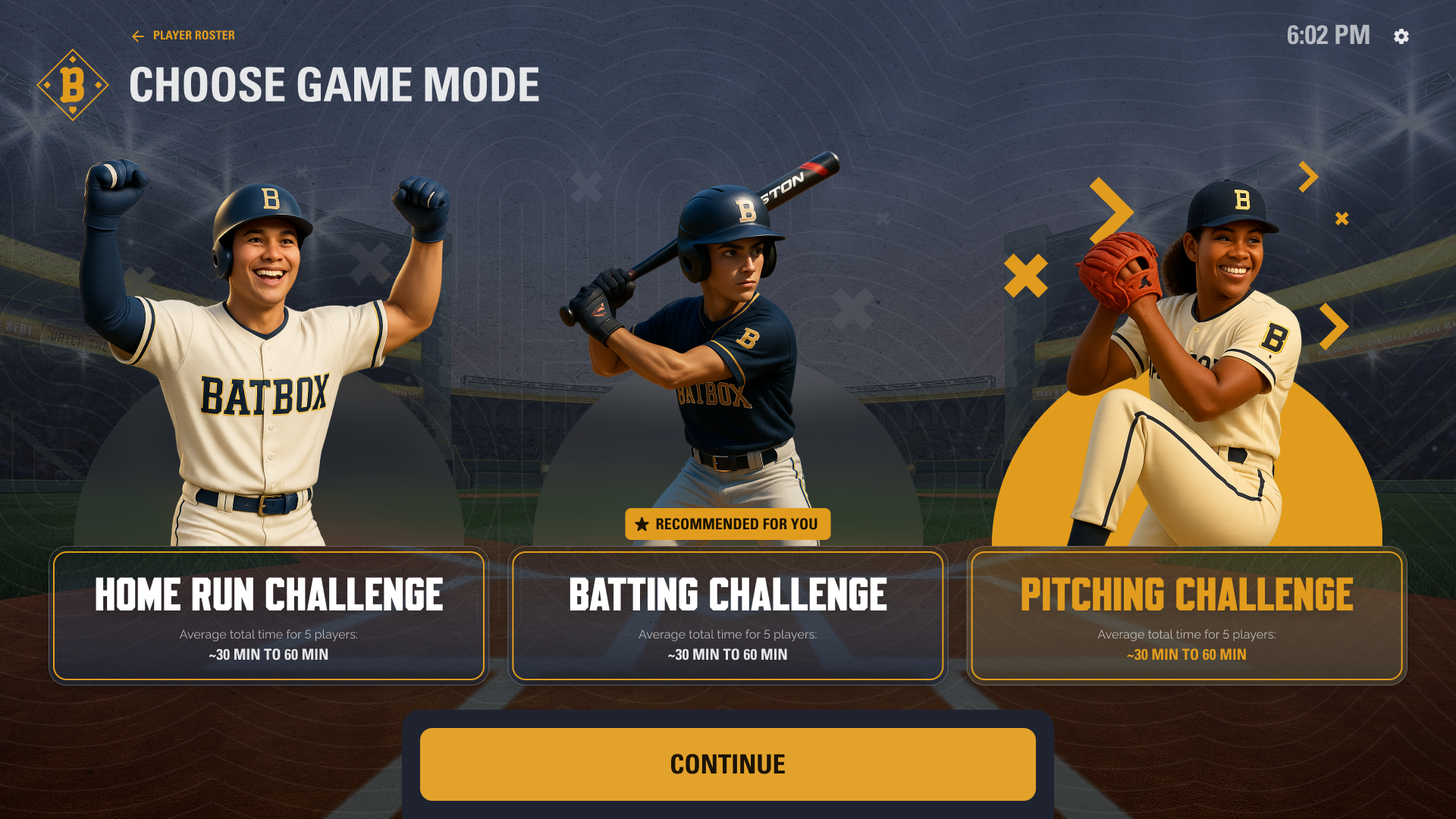1456x819 pixels.
Task: Select the Home Run Challenge mode
Action: point(268,615)
